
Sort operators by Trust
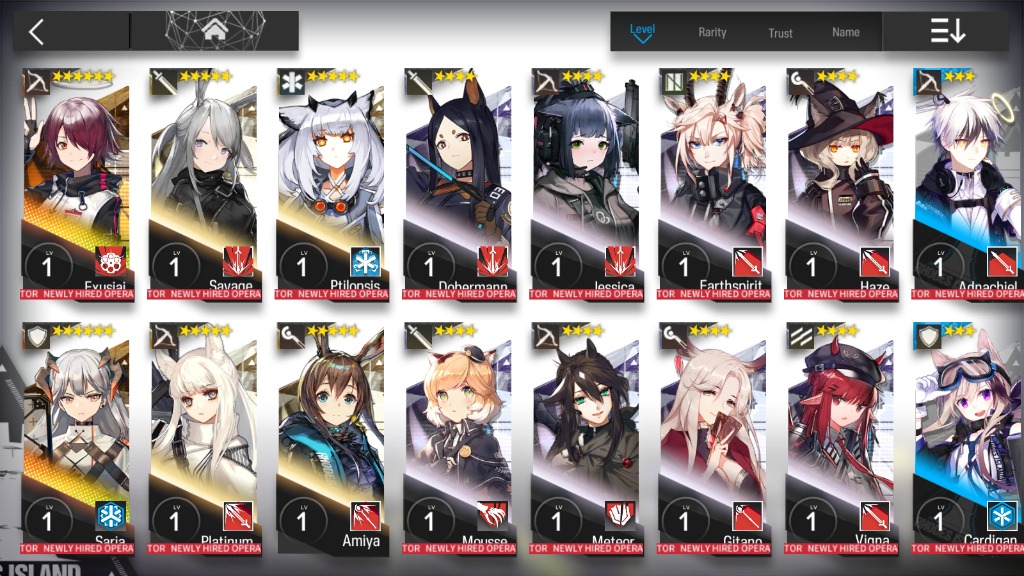point(780,33)
